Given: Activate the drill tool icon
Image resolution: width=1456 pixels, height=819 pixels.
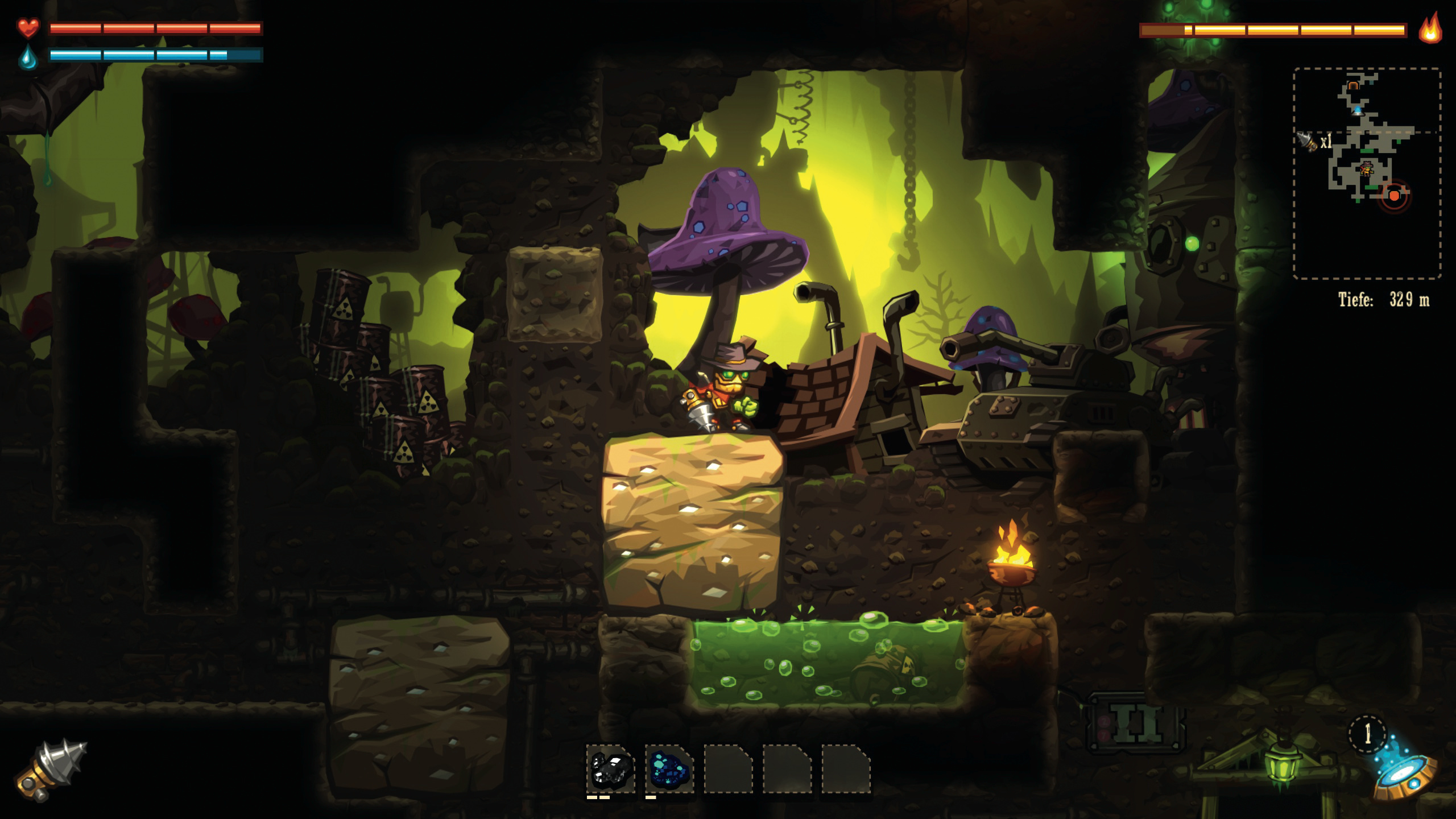Looking at the screenshot, I should pyautogui.click(x=50, y=770).
